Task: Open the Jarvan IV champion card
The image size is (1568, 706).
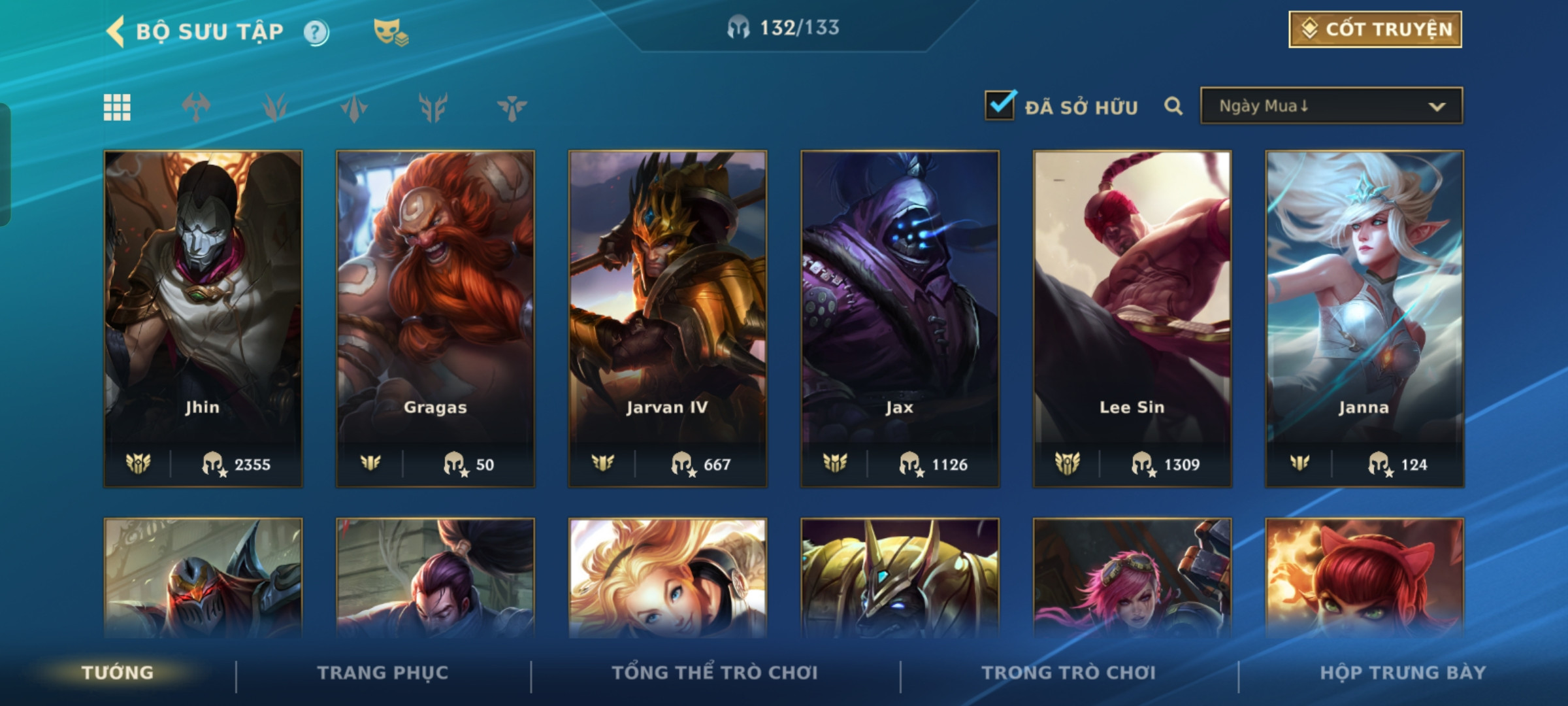Action: [x=667, y=318]
